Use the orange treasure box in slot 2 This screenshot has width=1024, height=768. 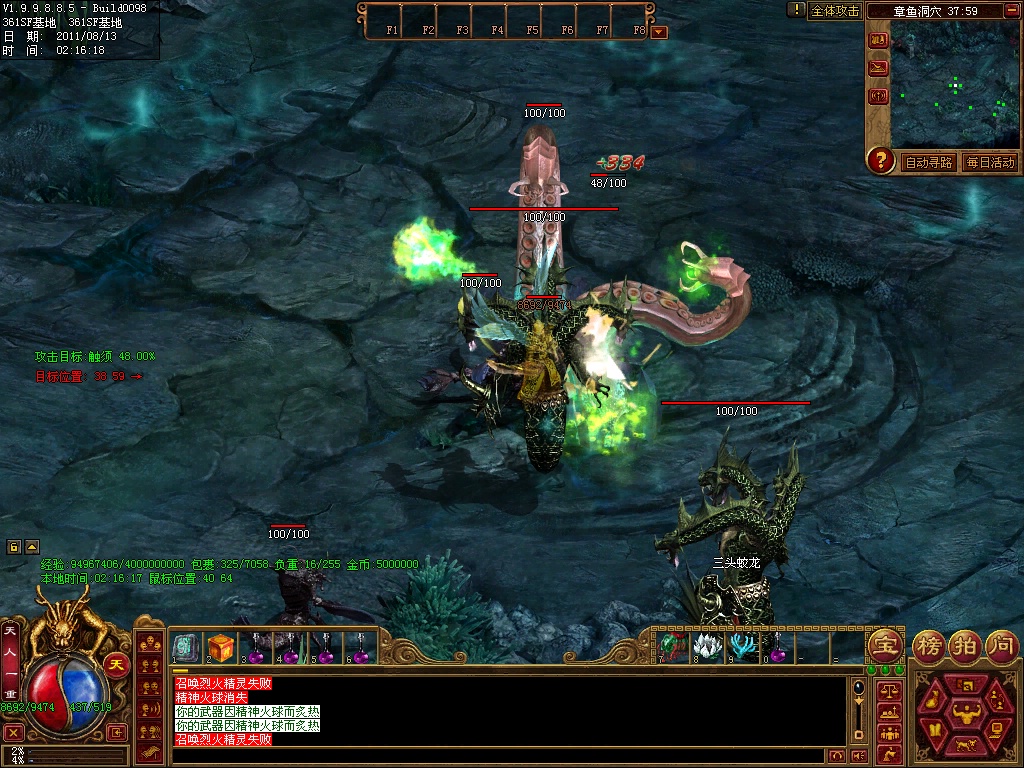pos(220,647)
